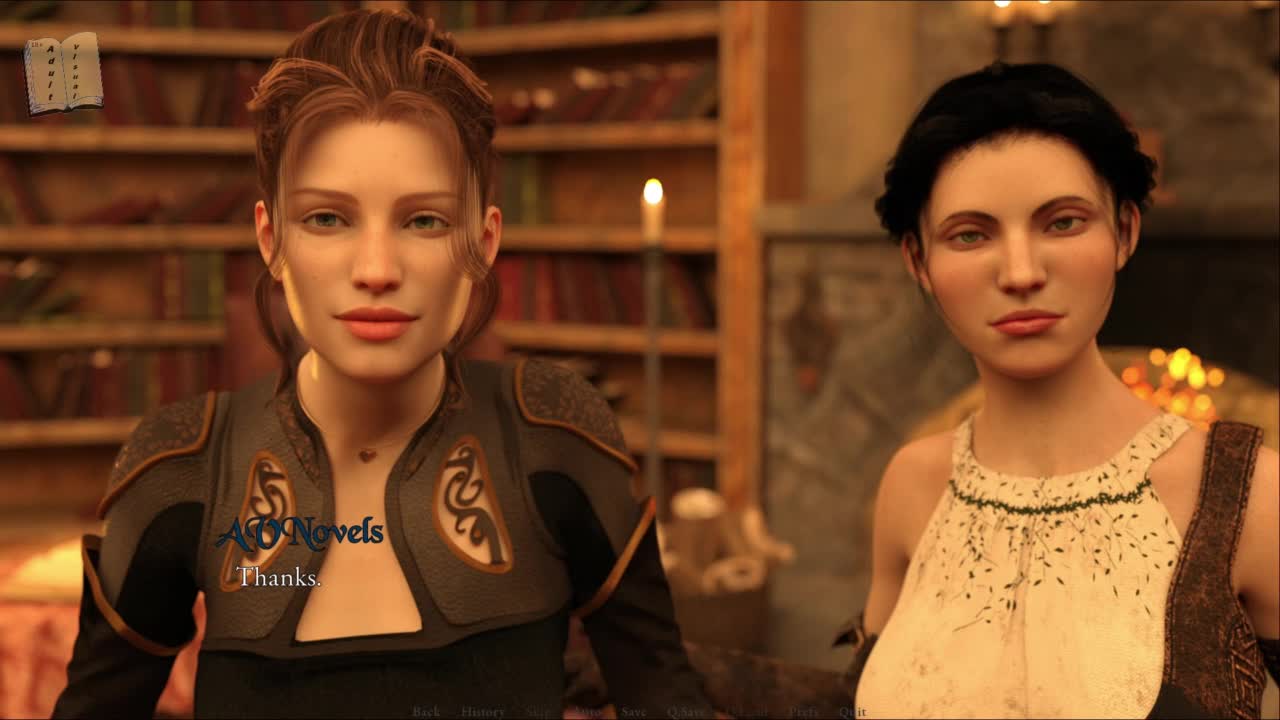Go back using the Back button
This screenshot has width=1280, height=720.
click(426, 712)
